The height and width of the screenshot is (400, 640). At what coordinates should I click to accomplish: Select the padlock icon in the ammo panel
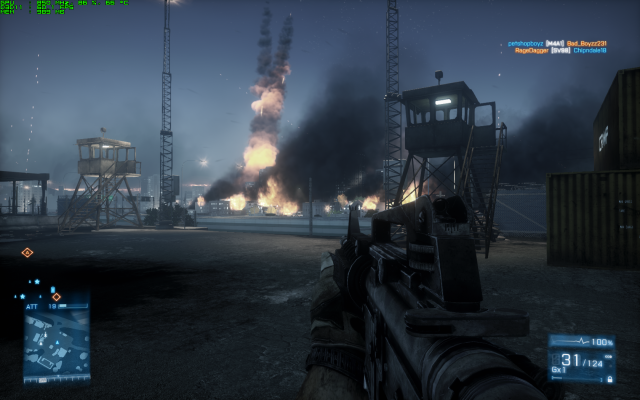click(609, 380)
